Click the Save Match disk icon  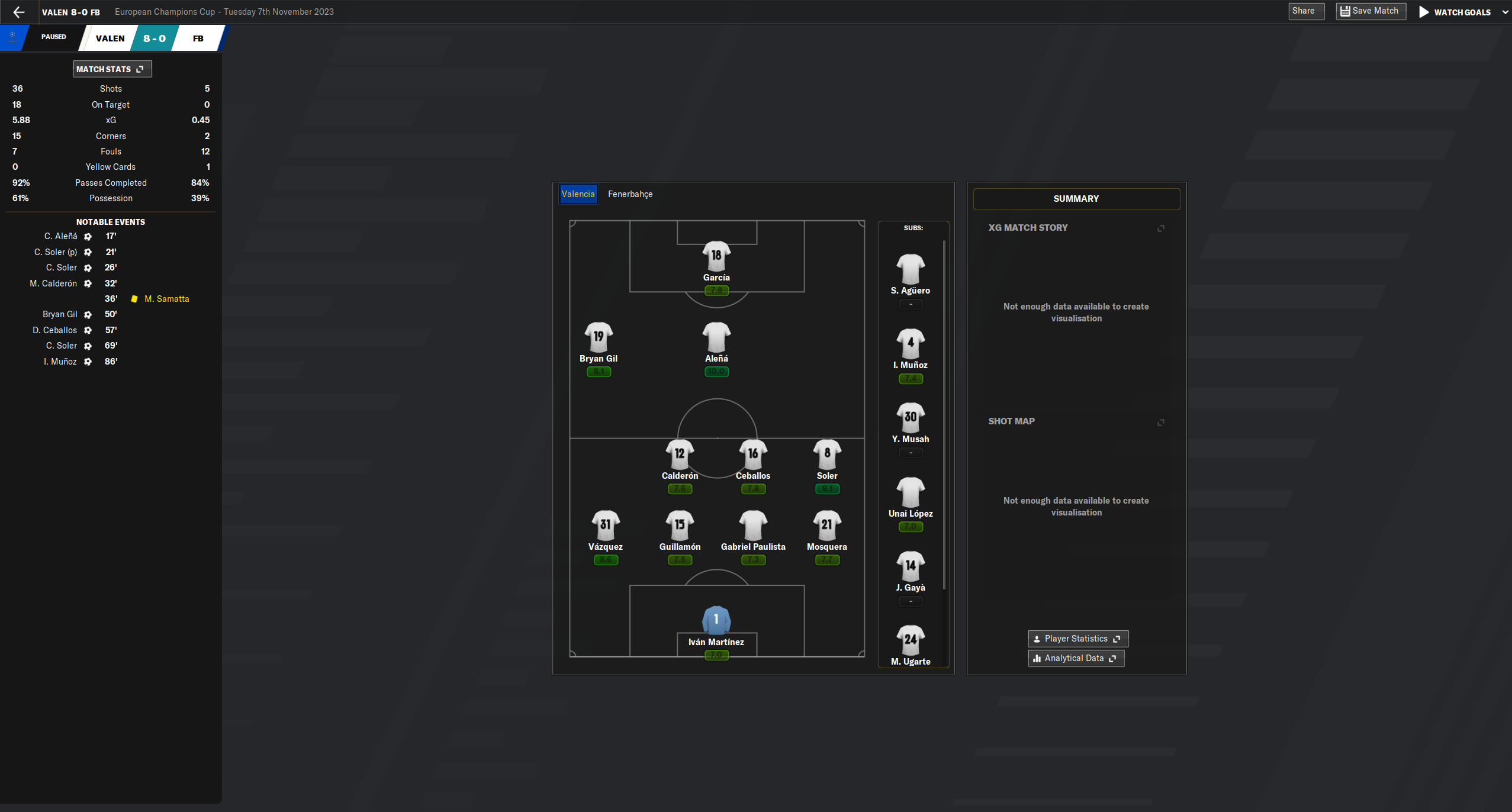coord(1346,11)
